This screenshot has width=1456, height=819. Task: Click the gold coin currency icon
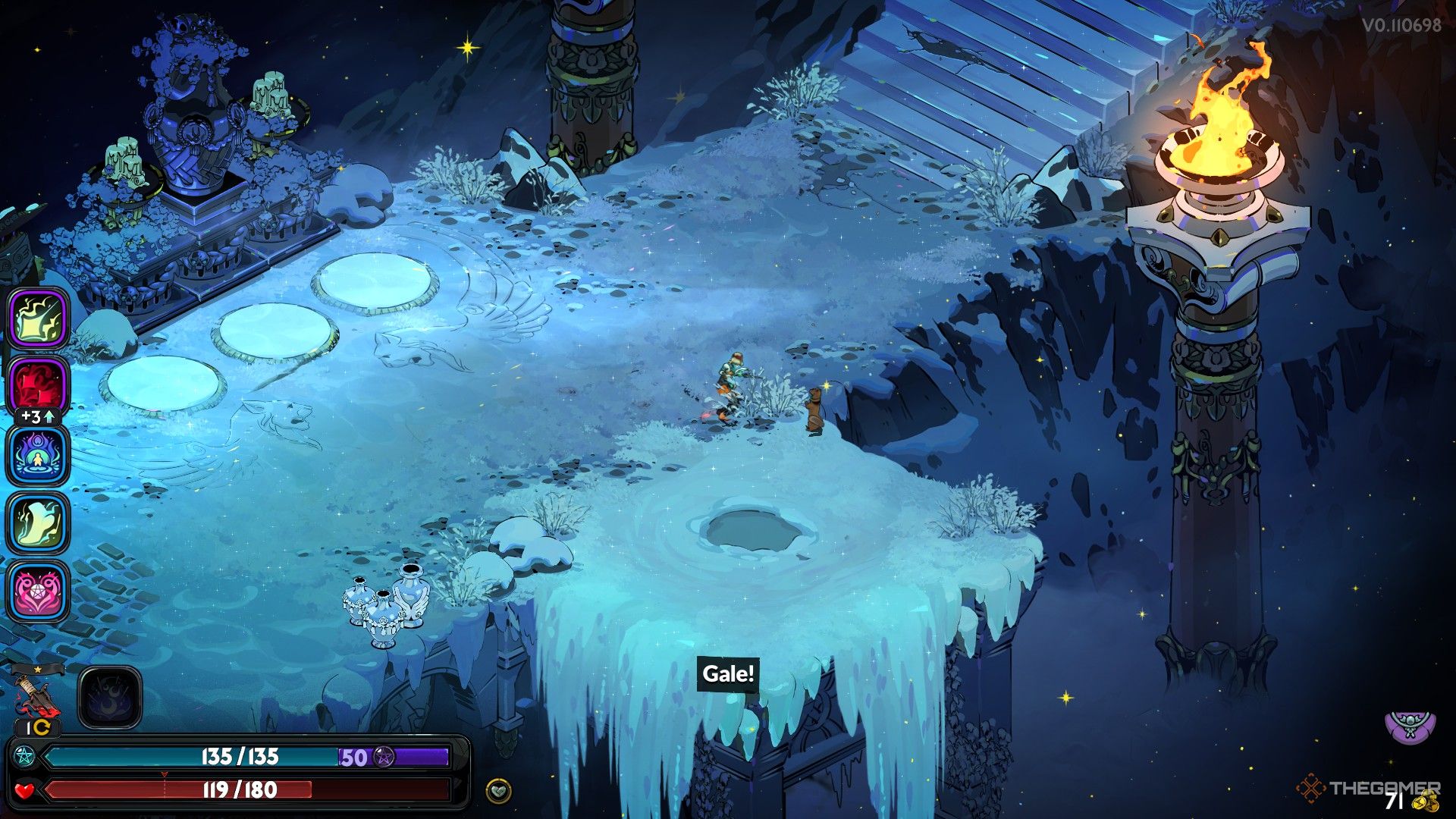[x=1426, y=802]
